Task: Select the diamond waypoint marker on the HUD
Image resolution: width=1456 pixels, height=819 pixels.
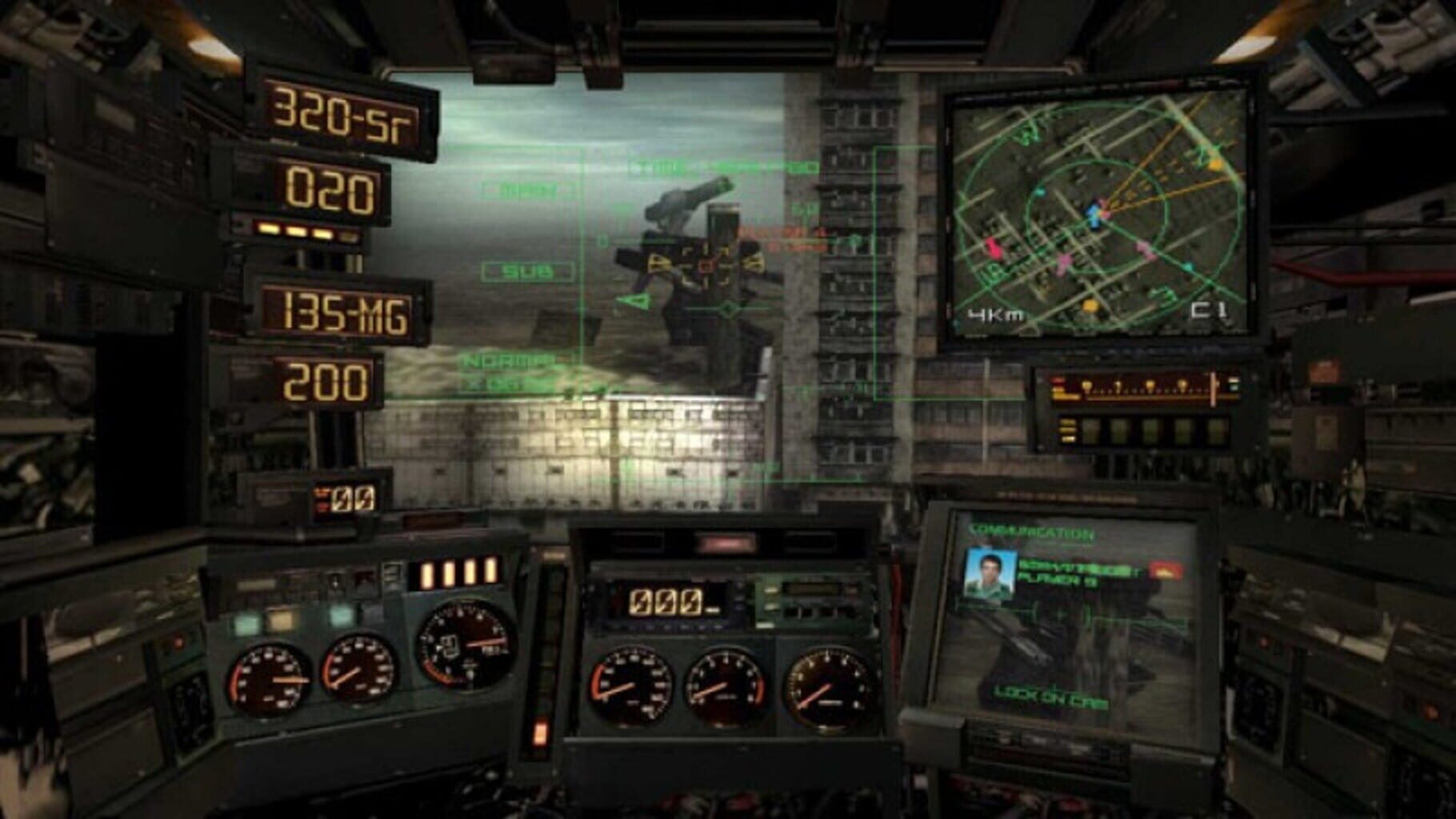Action: coord(728,309)
